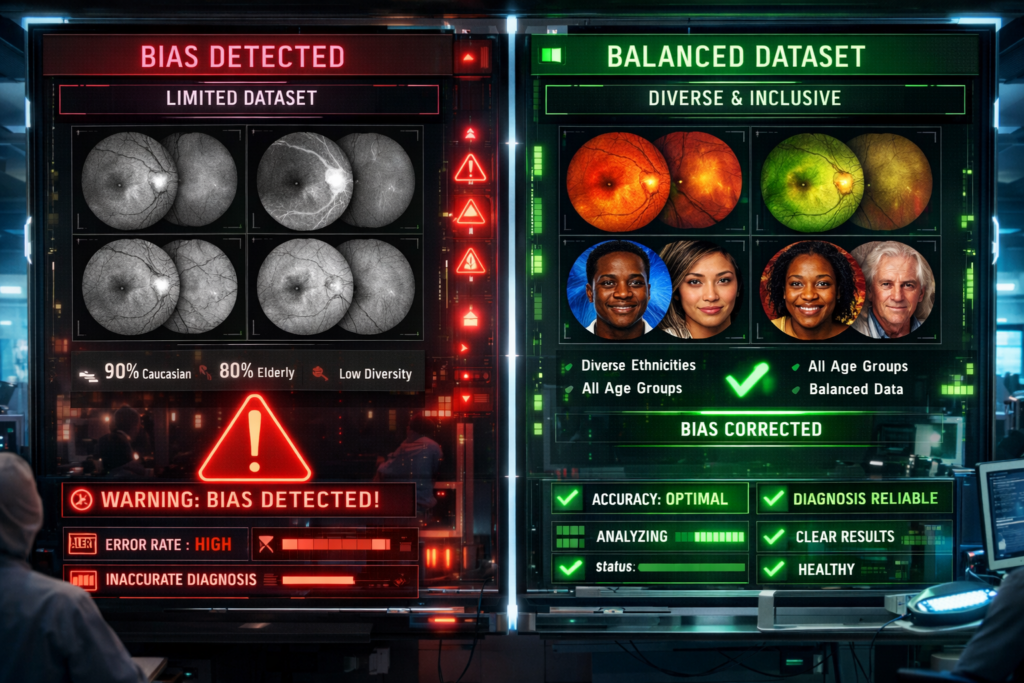Click the ERROR RATE: HIGH alert row
The width and height of the screenshot is (1024, 683).
pos(155,544)
